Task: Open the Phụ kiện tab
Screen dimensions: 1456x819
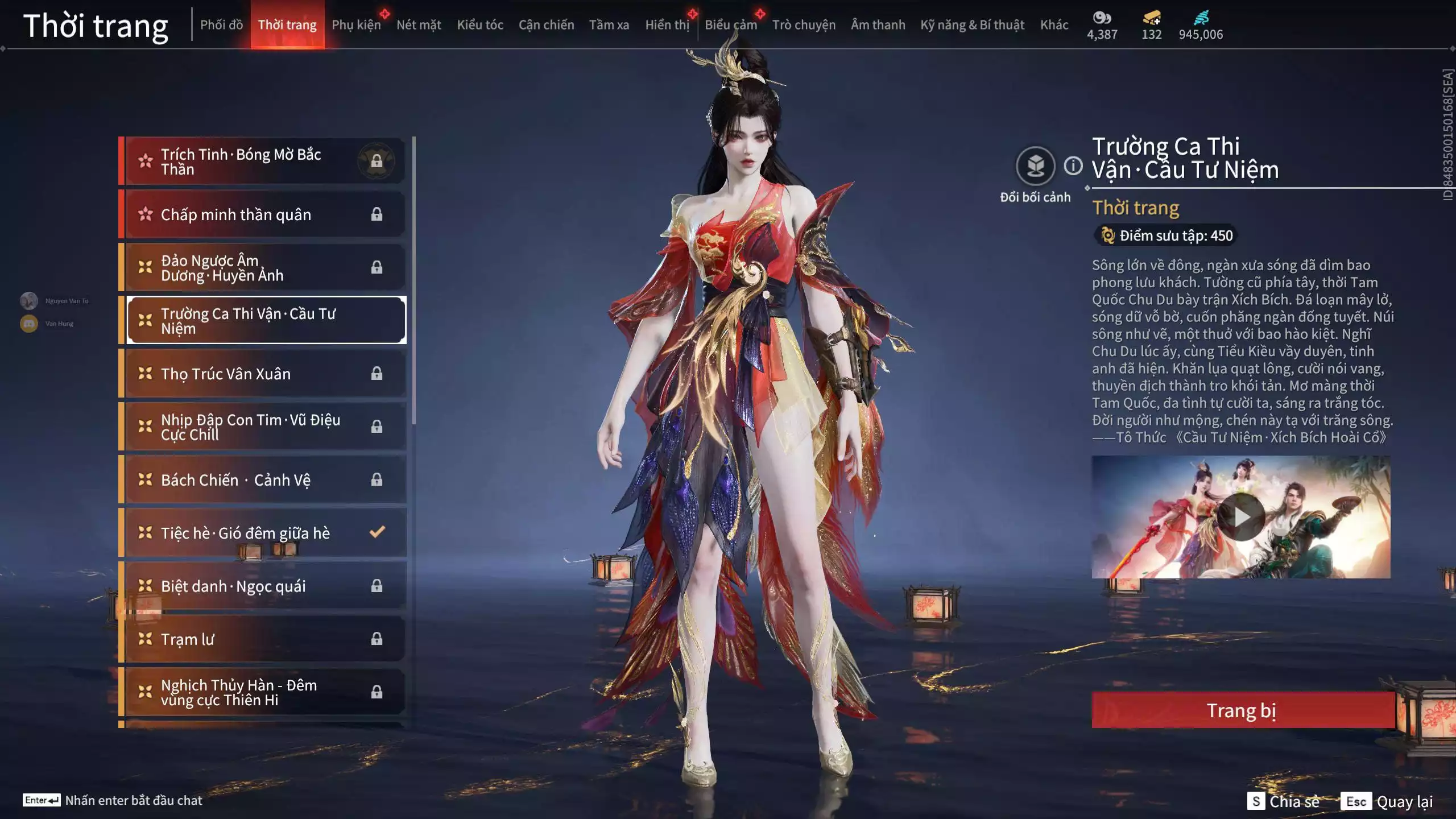Action: coord(356,25)
